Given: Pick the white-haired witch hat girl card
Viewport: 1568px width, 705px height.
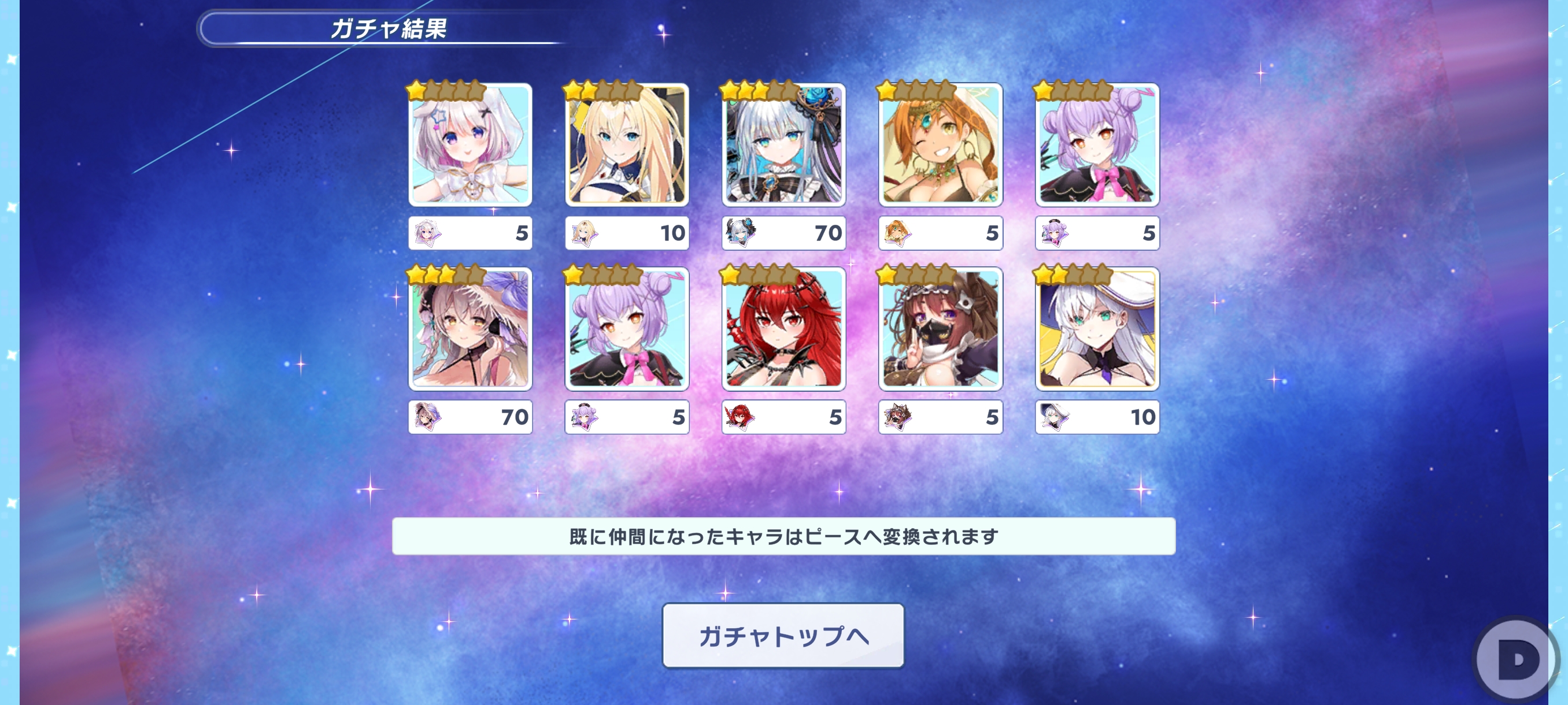Looking at the screenshot, I should 1097,329.
